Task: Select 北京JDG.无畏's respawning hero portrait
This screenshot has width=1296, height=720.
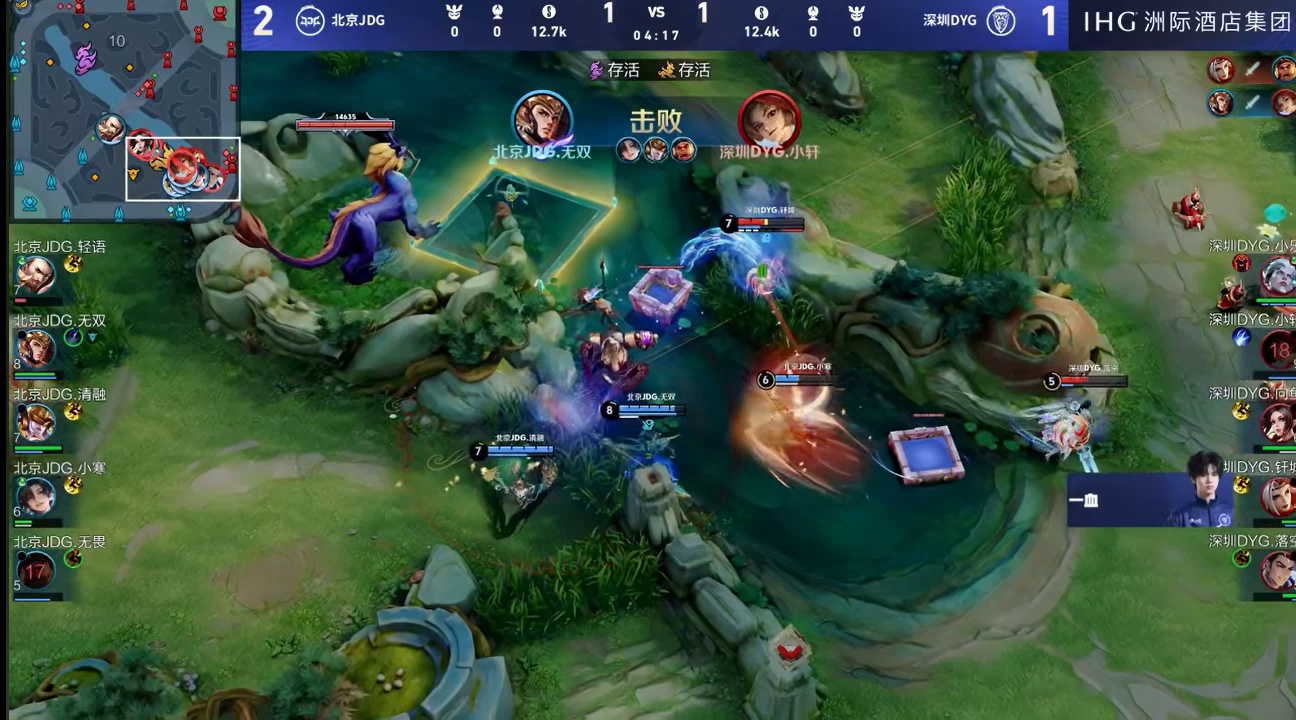Action: tap(35, 571)
